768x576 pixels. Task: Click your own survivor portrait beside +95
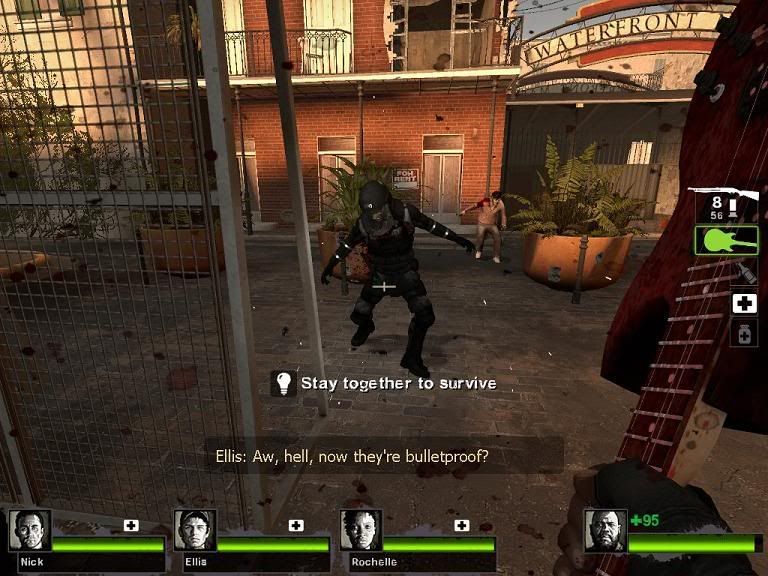(x=605, y=531)
